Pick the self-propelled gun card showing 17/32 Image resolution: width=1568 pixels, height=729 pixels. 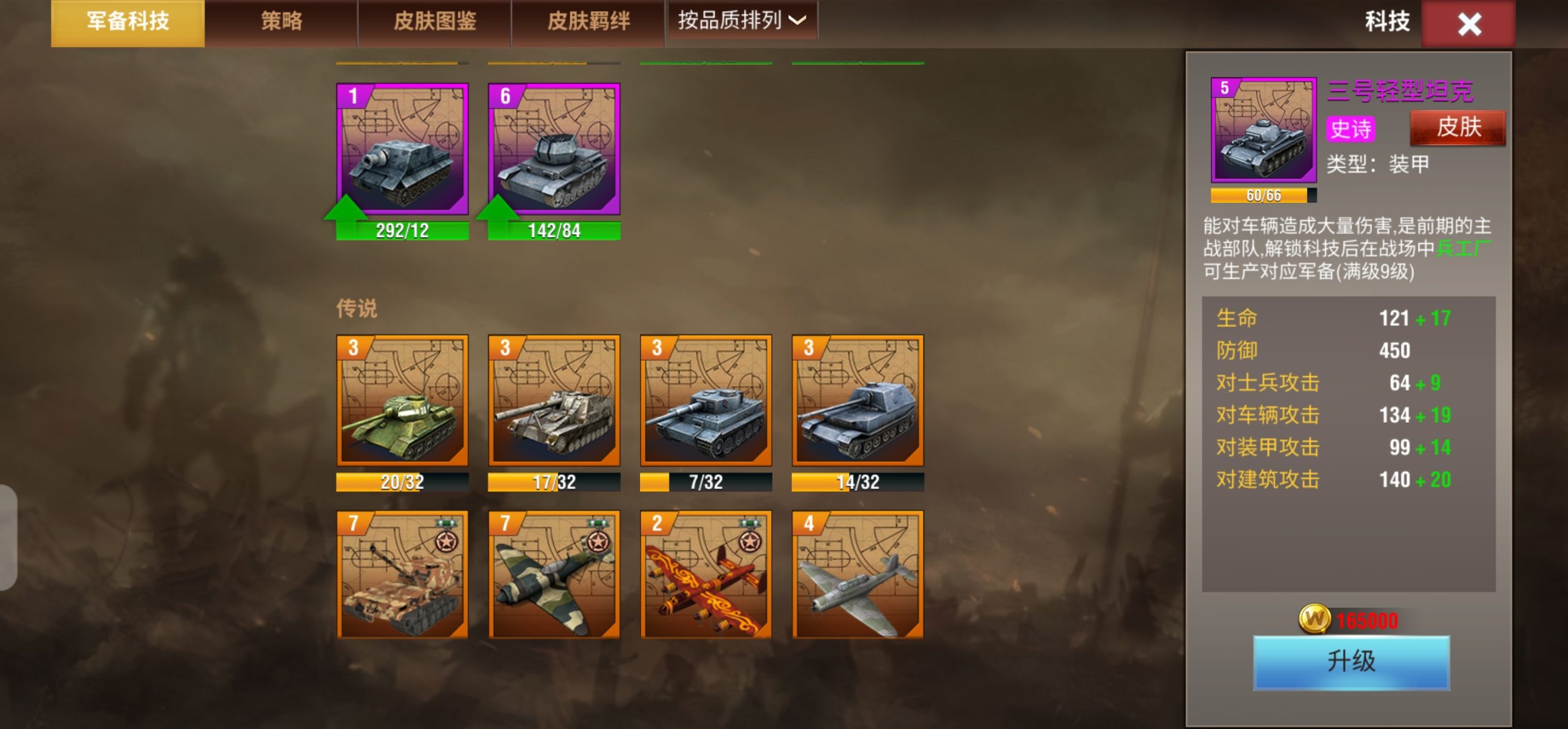click(554, 401)
